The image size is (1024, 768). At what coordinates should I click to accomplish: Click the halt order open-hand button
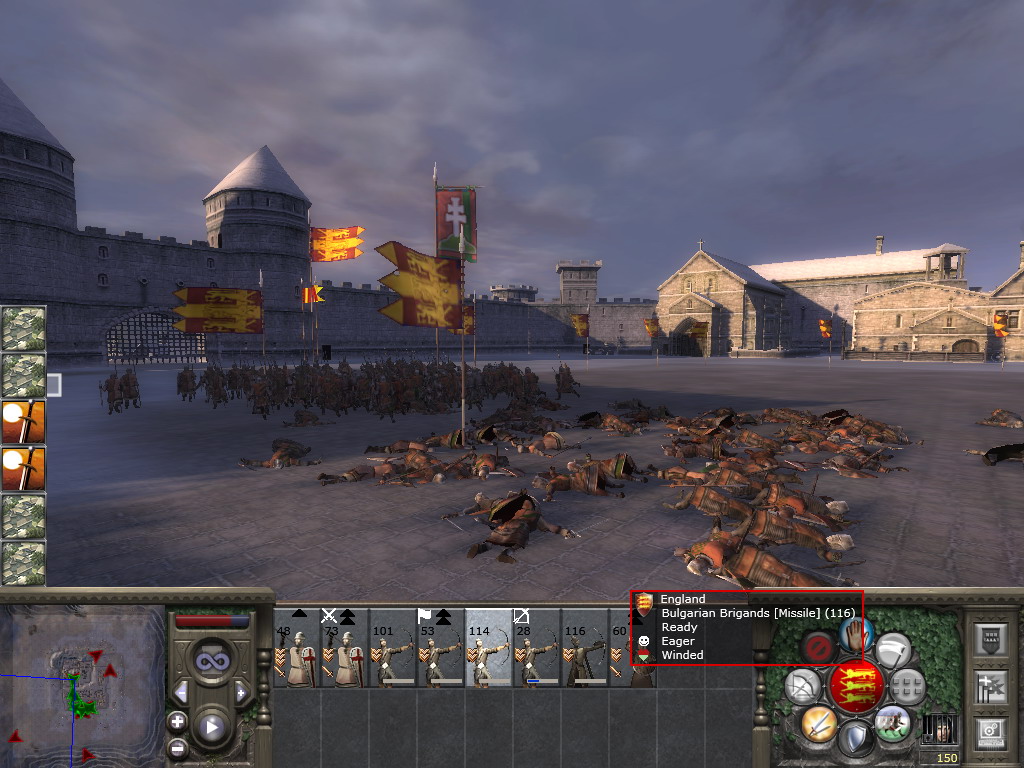coord(855,633)
